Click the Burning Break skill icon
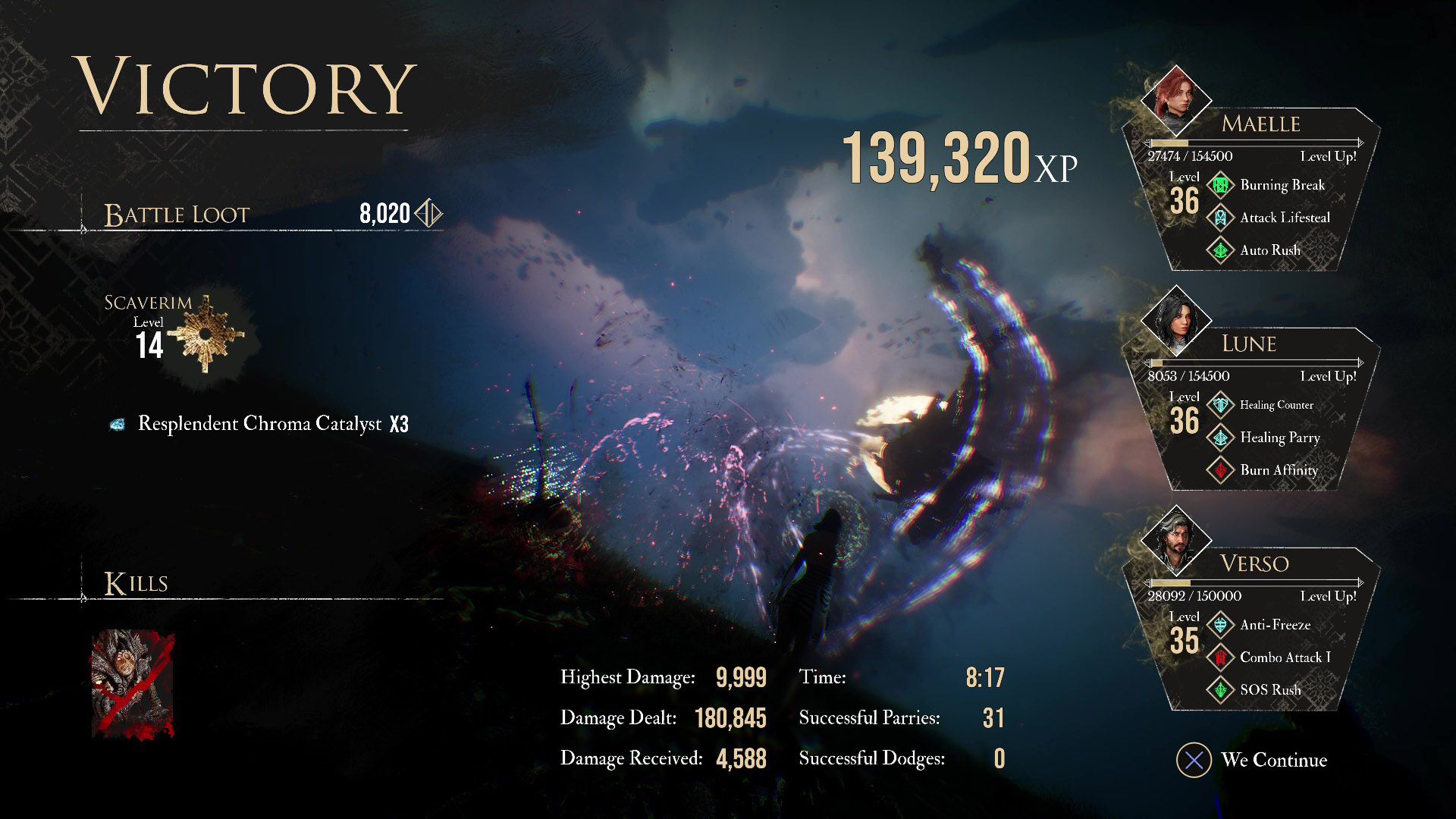Screen dimensions: 1456x819 click(x=1220, y=185)
